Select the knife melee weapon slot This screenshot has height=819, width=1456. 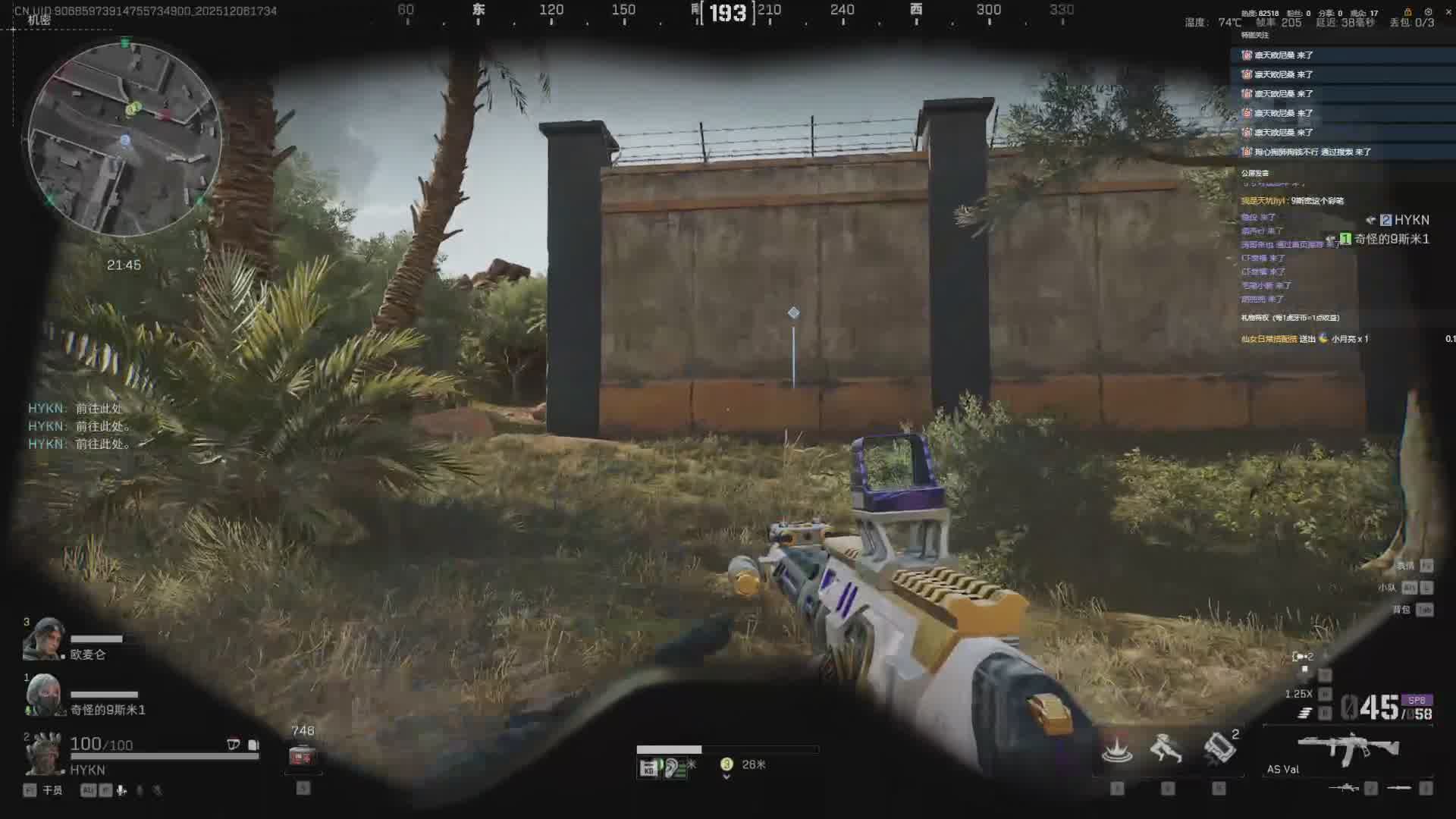click(x=1399, y=788)
